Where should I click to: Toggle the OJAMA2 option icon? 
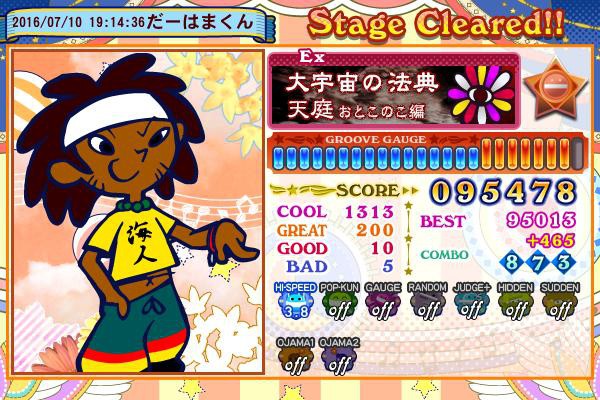[x=338, y=359]
